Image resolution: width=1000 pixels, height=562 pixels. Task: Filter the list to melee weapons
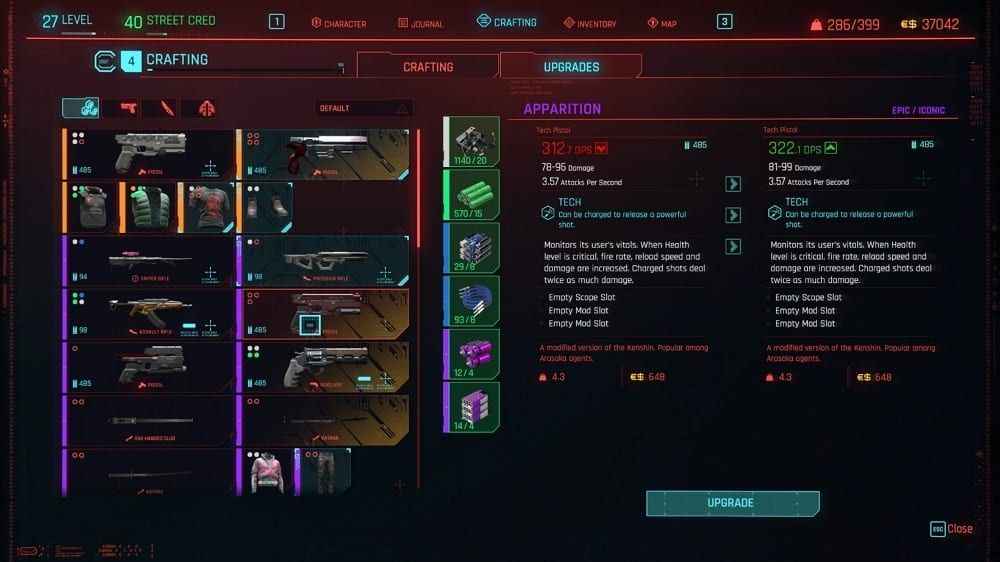click(168, 108)
